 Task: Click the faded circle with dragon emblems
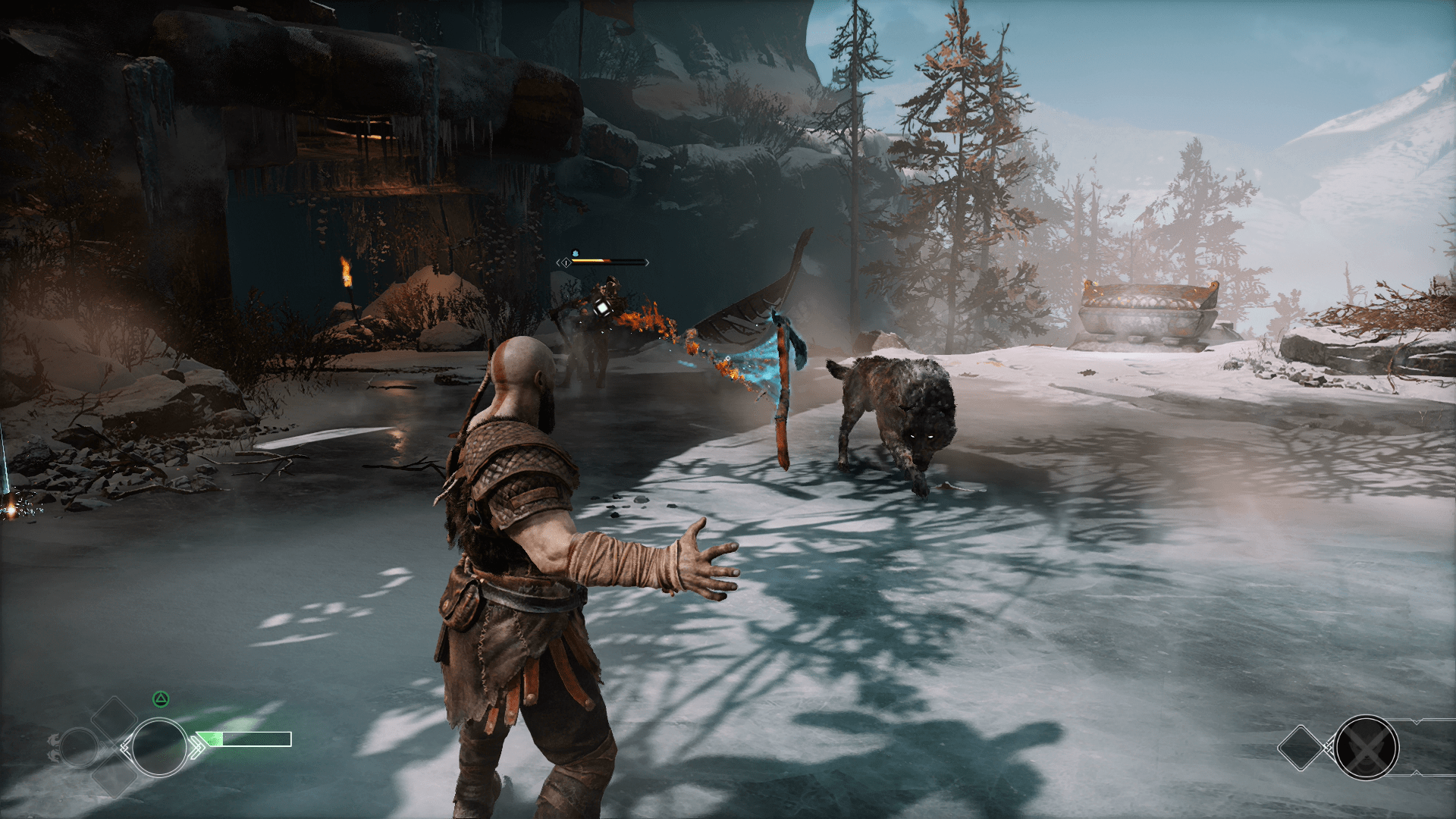(78, 748)
